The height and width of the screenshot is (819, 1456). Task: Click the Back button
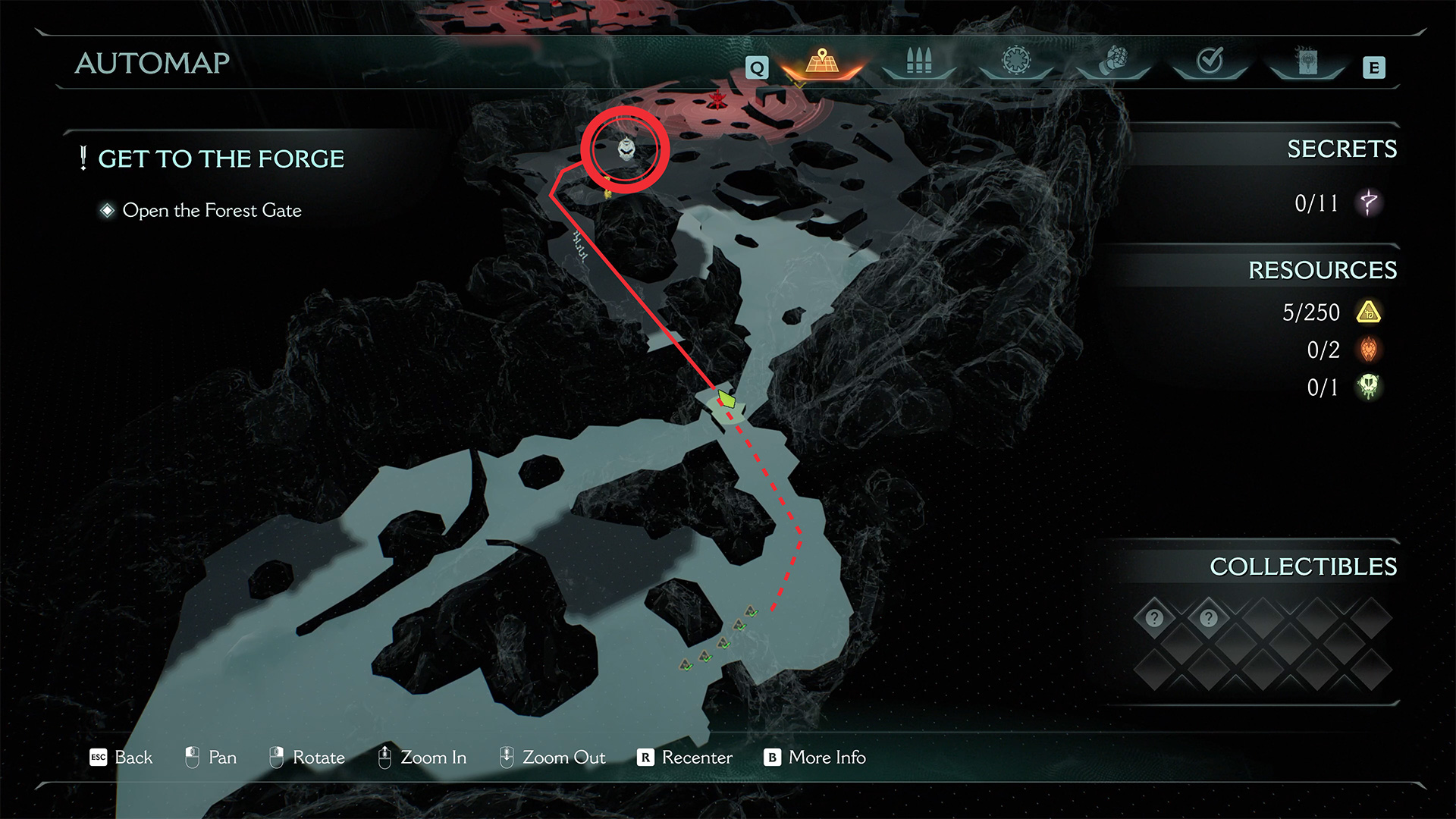tap(121, 758)
